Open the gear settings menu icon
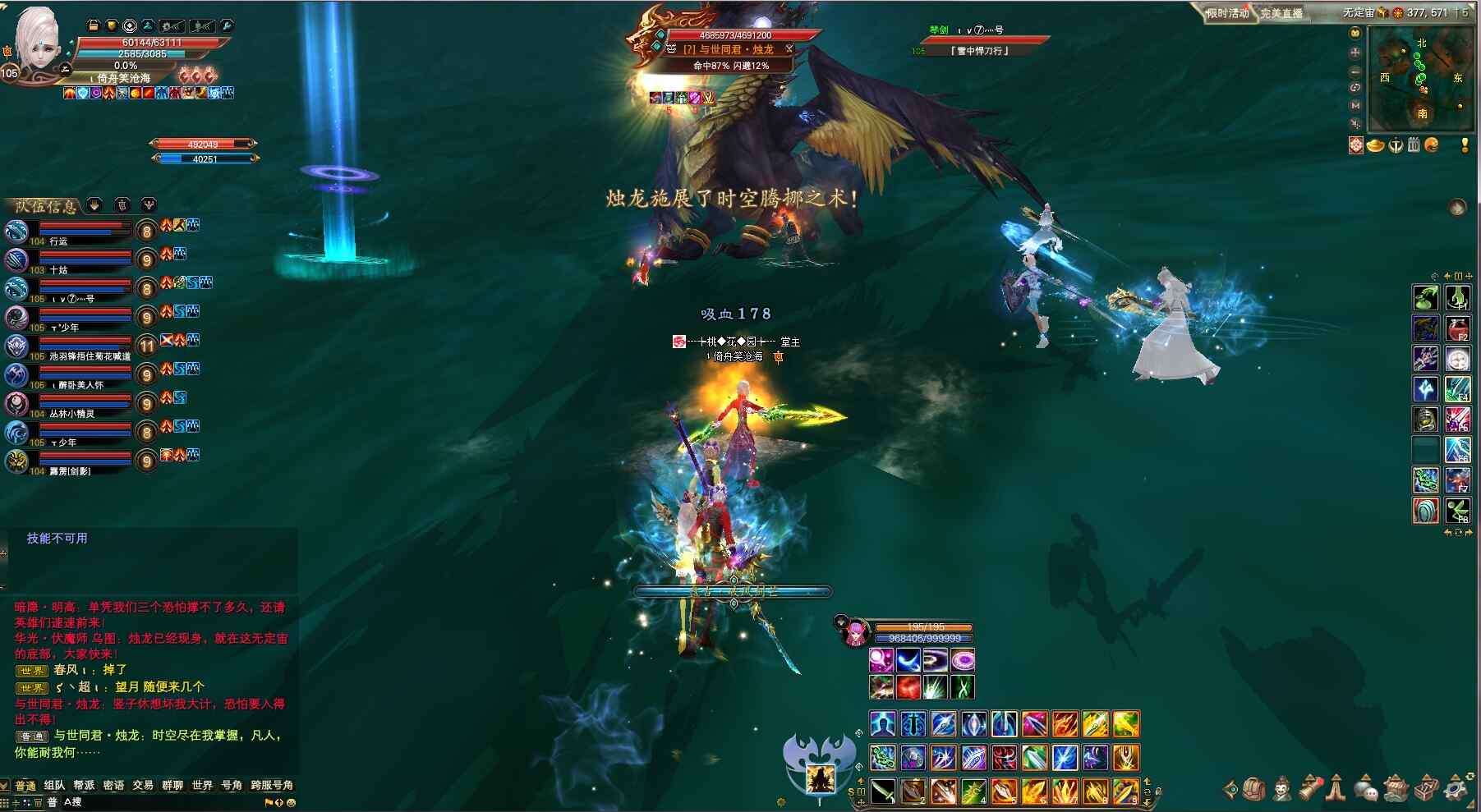The width and height of the screenshot is (1481, 812). 1456,789
